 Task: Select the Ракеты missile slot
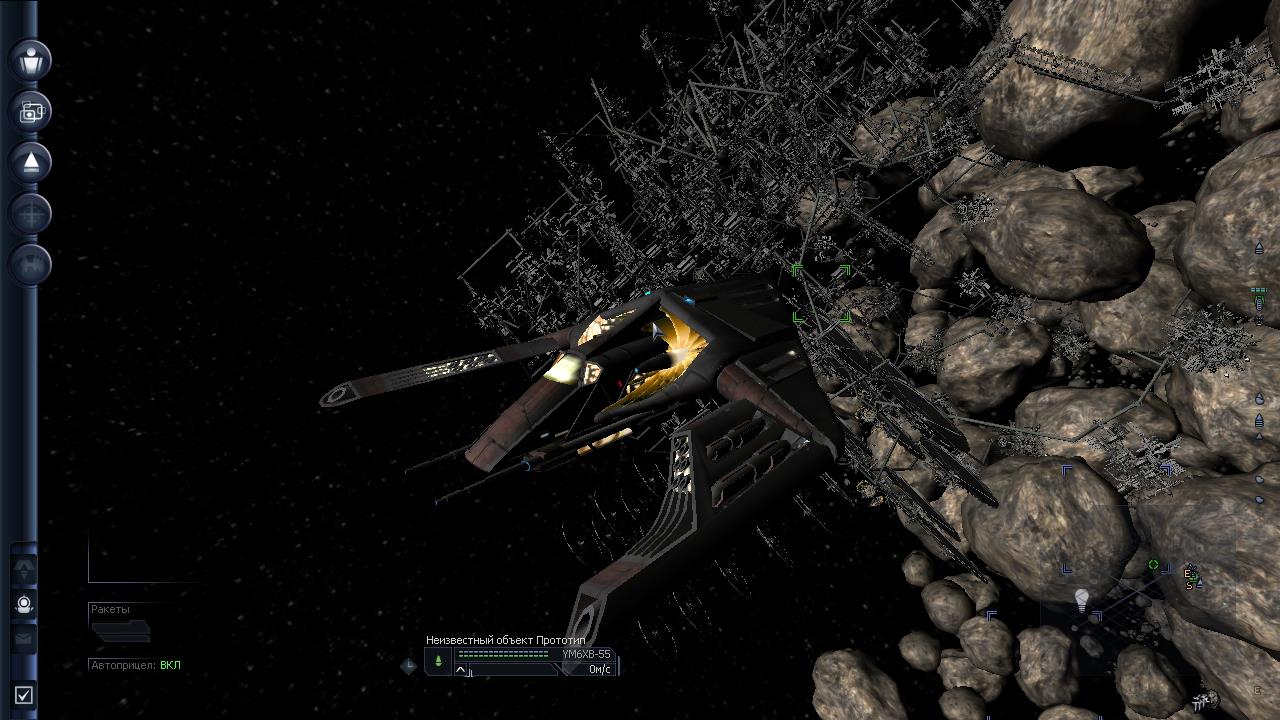(120, 630)
